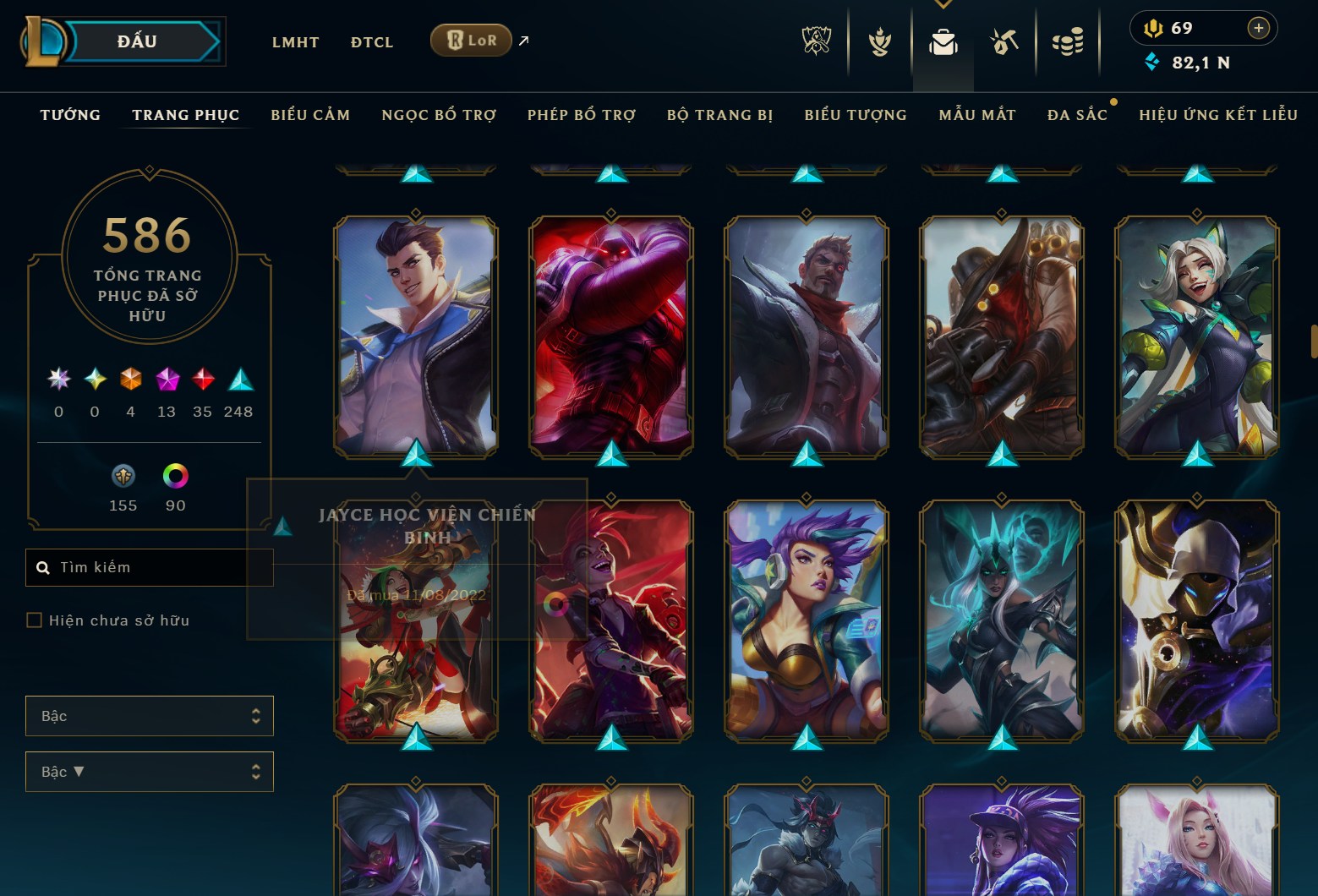Select the chroma crest icon showing 155
This screenshot has width=1318, height=896.
123,477
